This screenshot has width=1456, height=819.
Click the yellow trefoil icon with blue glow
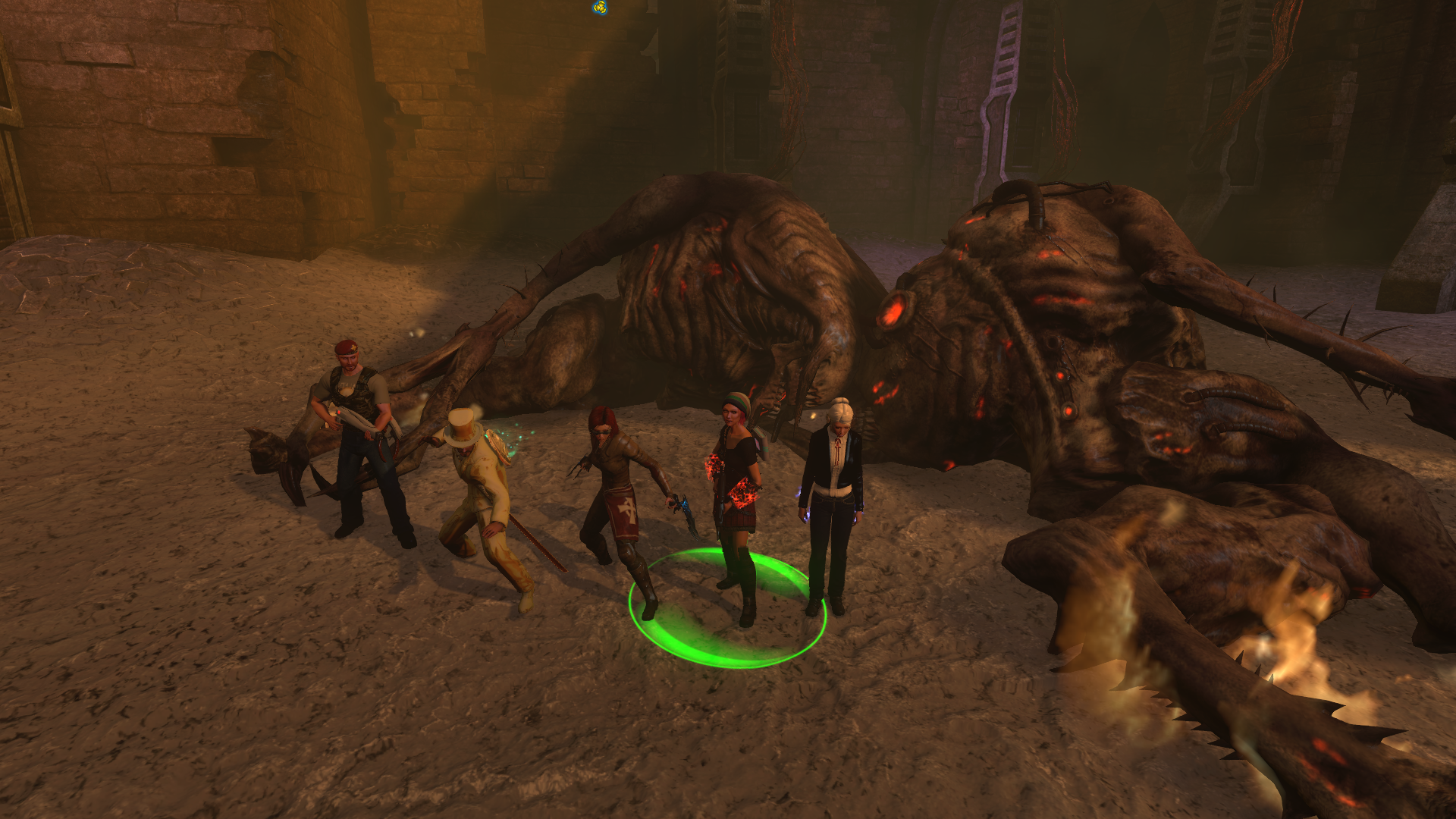pyautogui.click(x=600, y=8)
